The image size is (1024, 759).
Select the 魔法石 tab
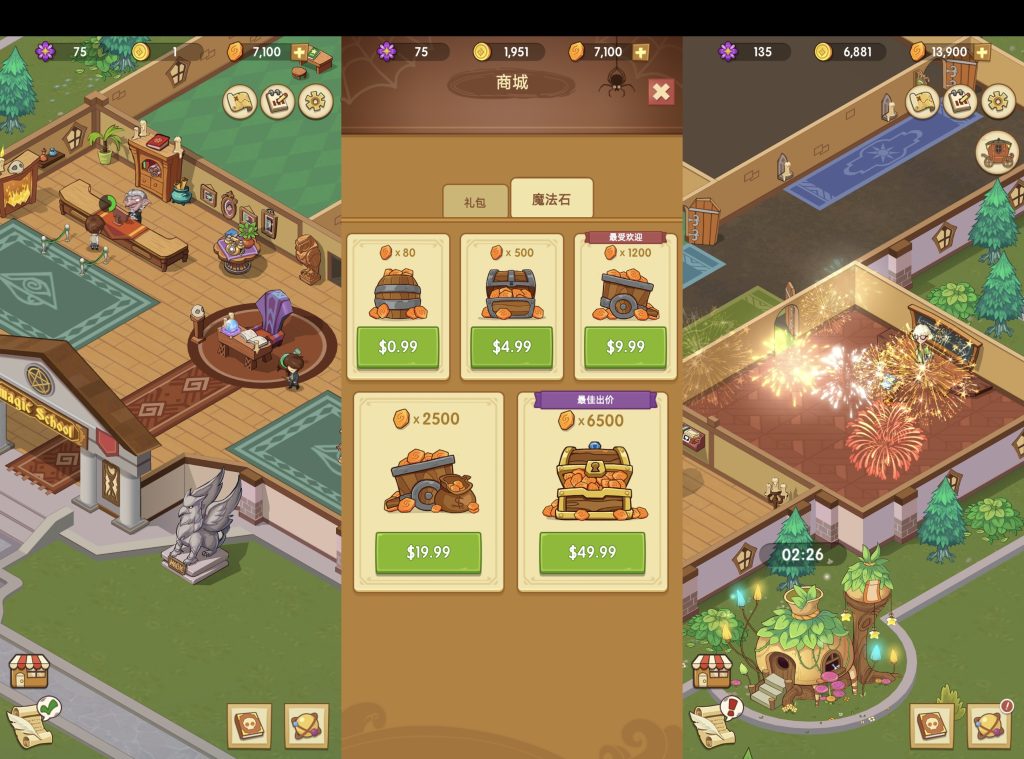point(551,199)
